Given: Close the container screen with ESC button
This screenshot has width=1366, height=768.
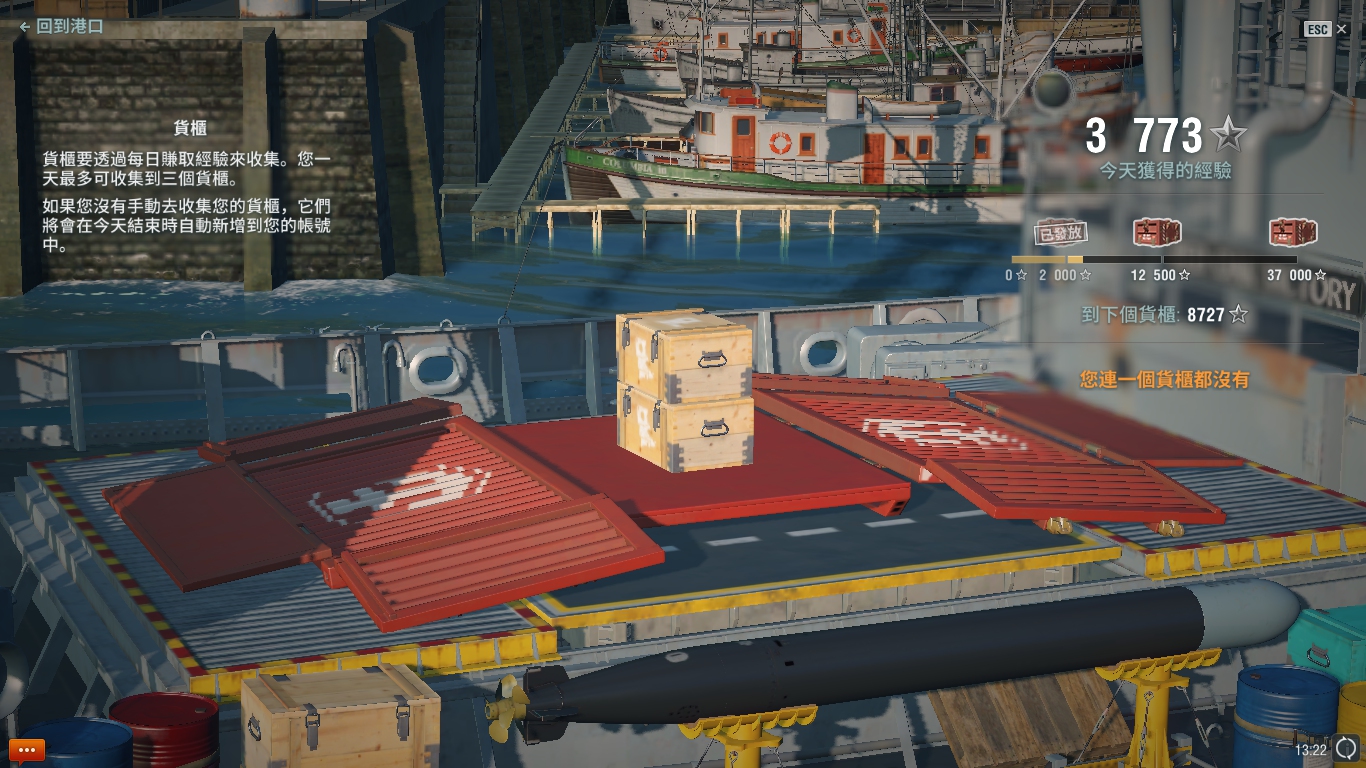Looking at the screenshot, I should (x=1317, y=30).
